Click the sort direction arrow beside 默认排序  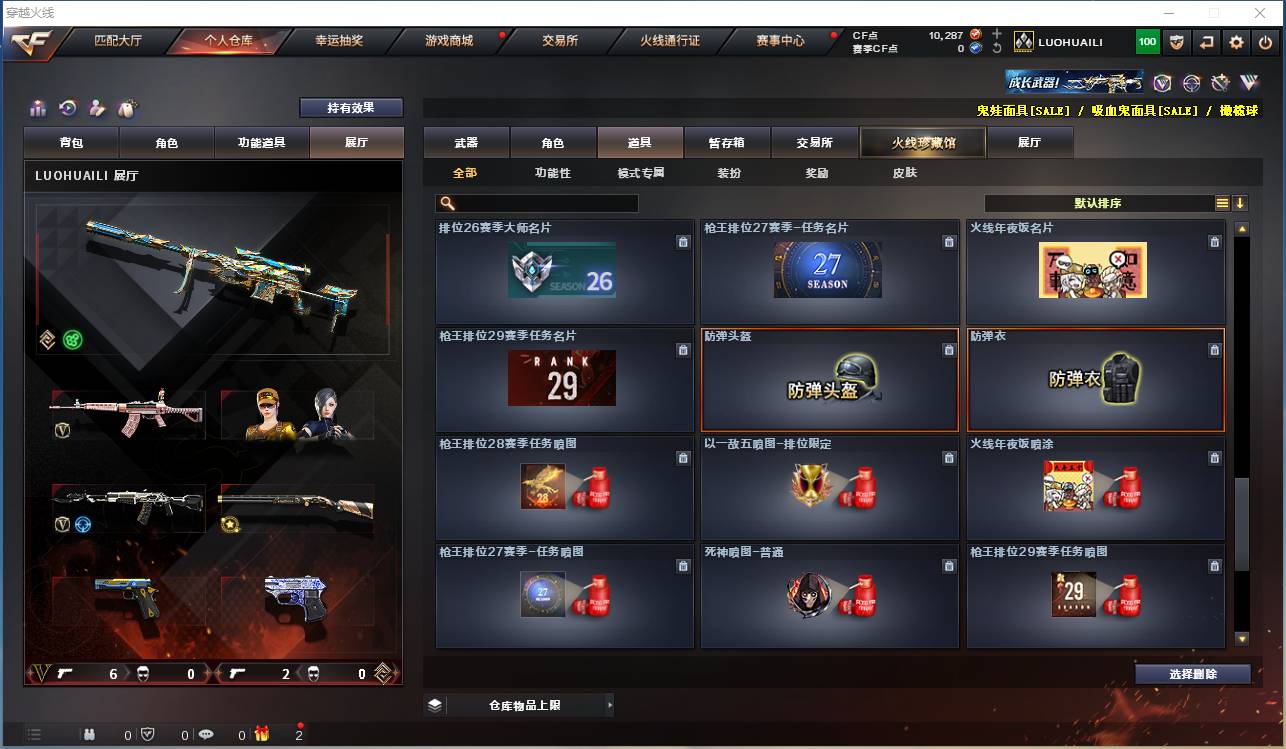1242,203
